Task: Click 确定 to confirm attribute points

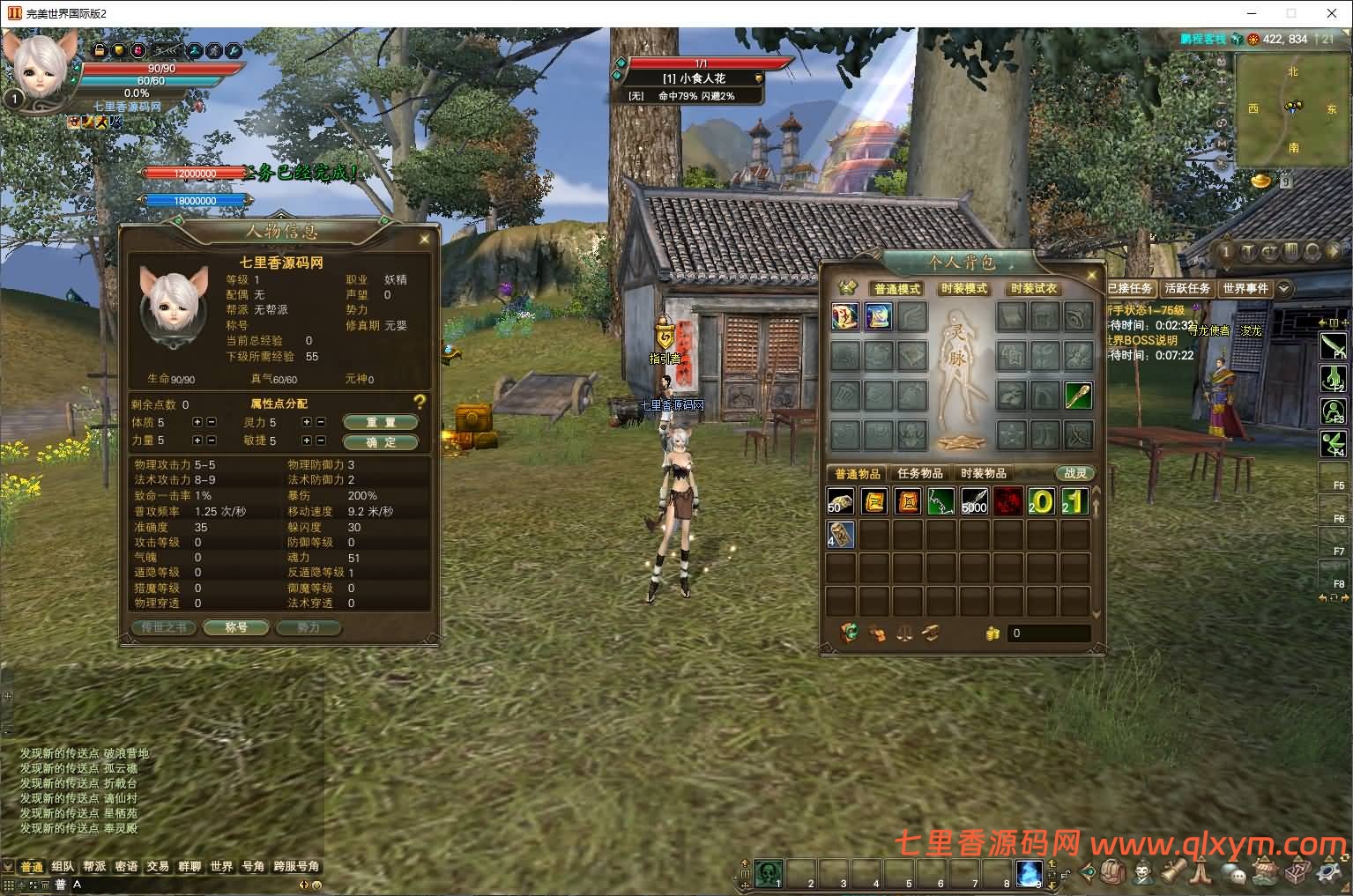Action: (x=380, y=441)
